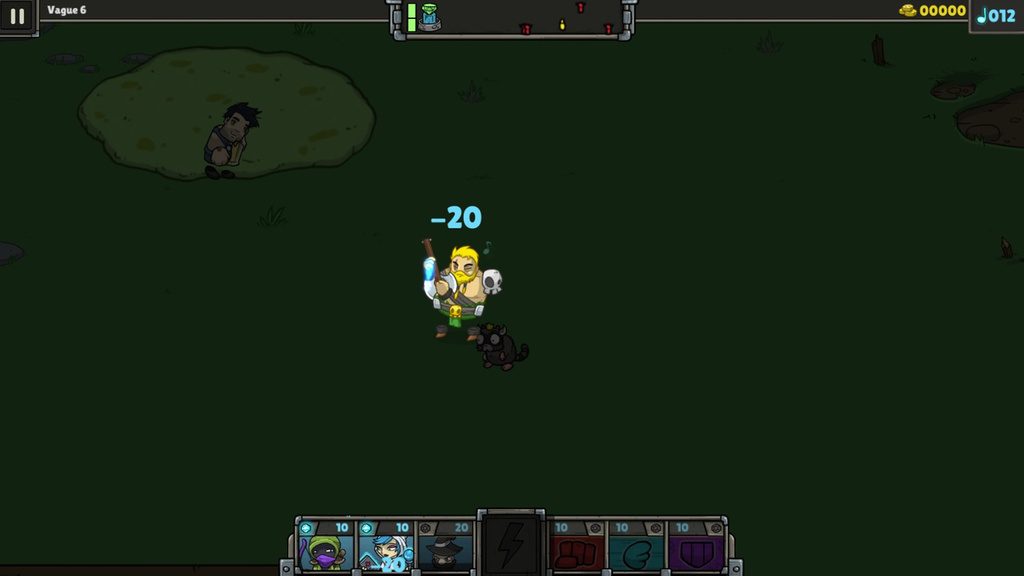The image size is (1024, 576).
Task: Summon the green-hooded purple-masked unit
Action: tap(326, 546)
